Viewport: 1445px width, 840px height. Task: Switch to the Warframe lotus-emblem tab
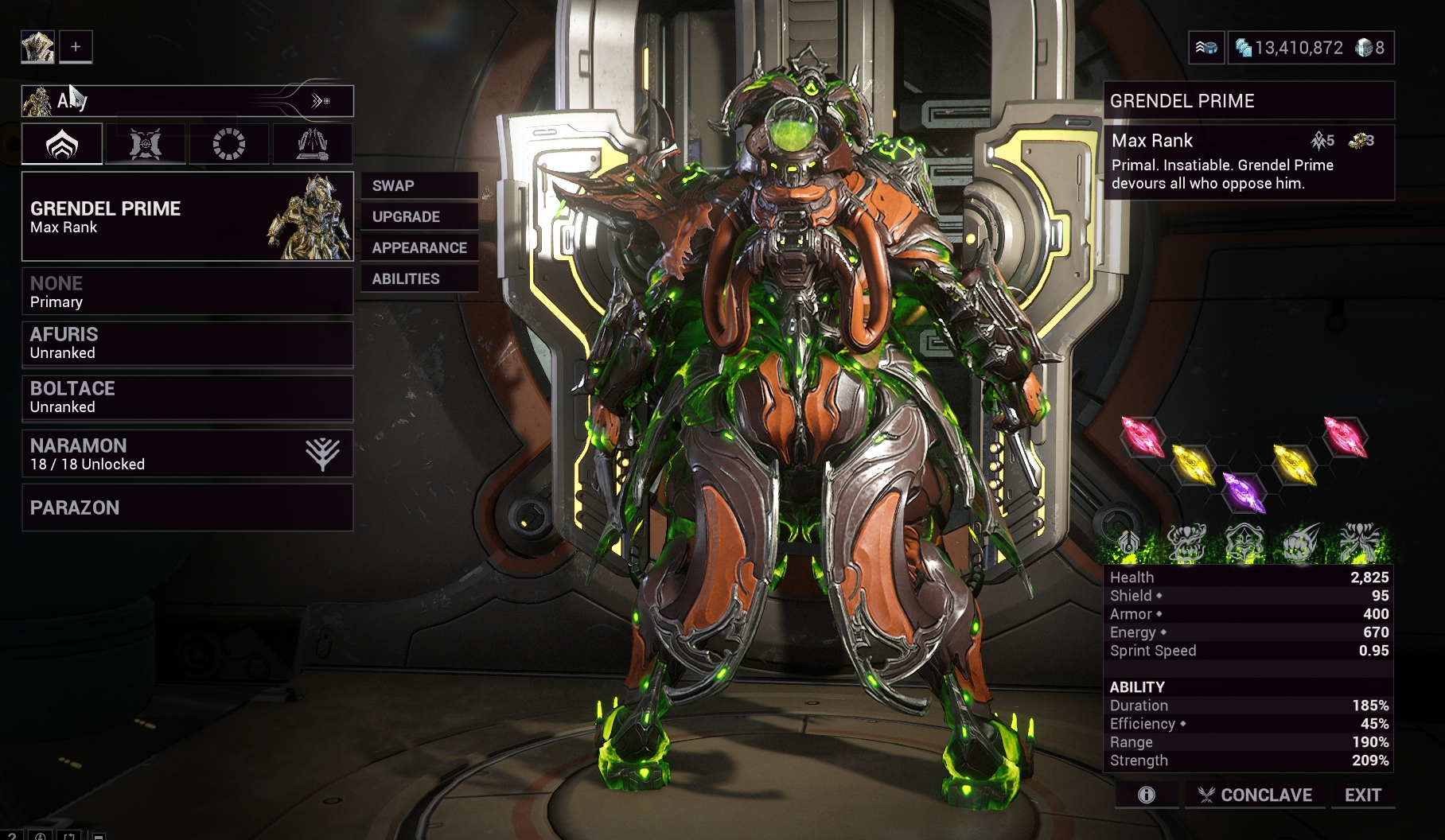62,144
